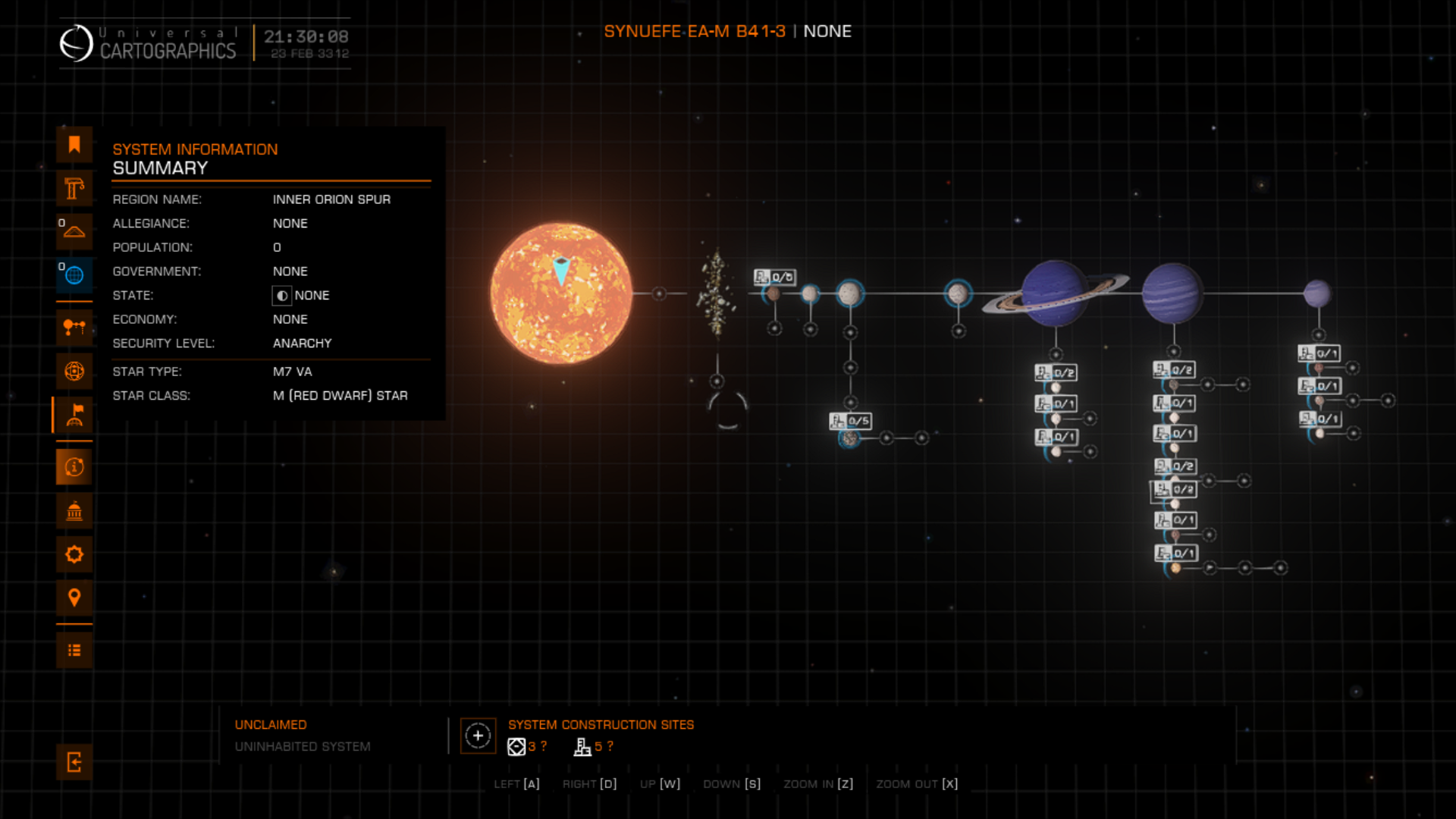Open the bookmarks icon in the sidebar

click(x=74, y=145)
